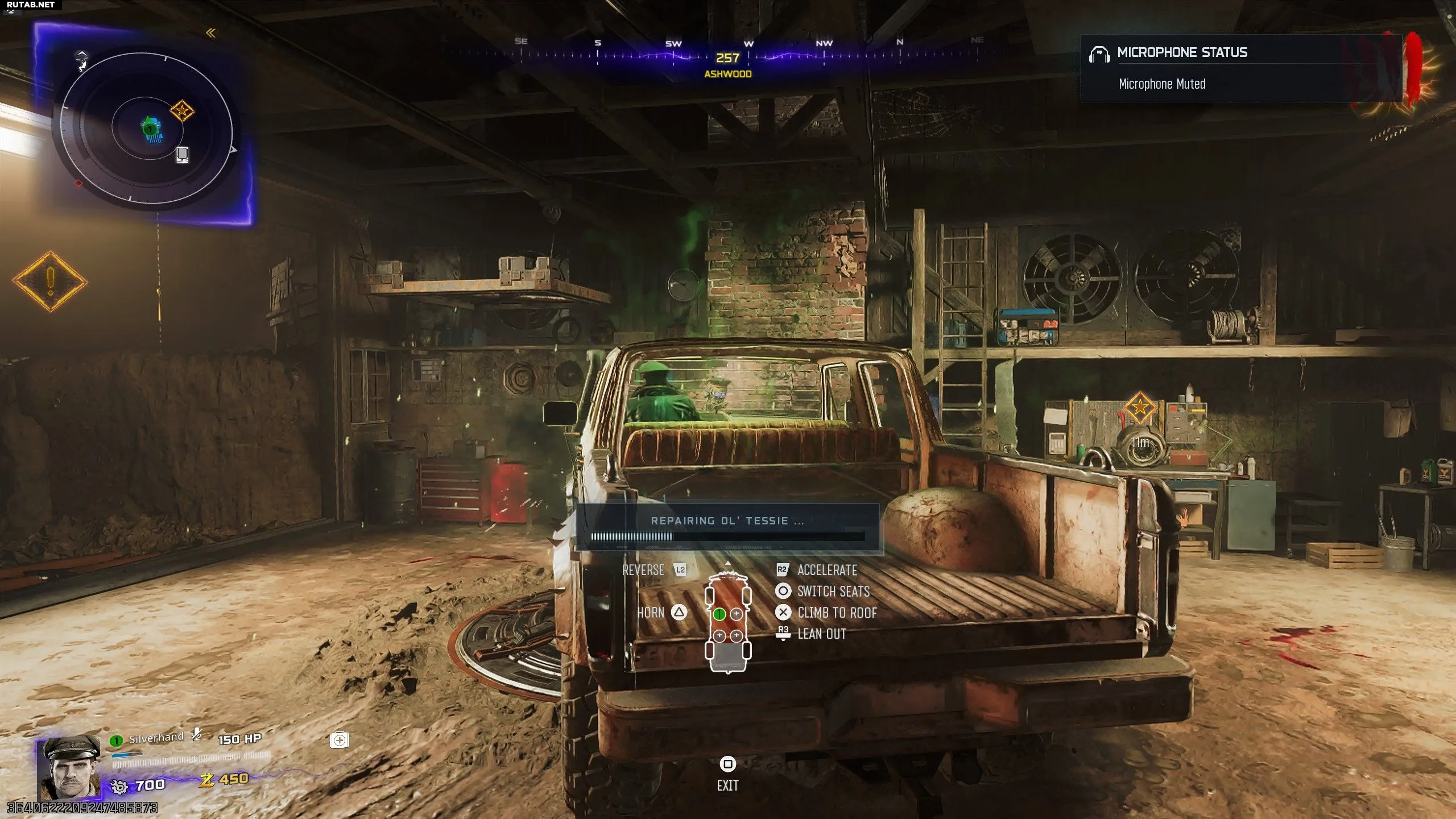This screenshot has width=1456, height=819.
Task: Select the medkit icon above the health bar
Action: coord(340,740)
